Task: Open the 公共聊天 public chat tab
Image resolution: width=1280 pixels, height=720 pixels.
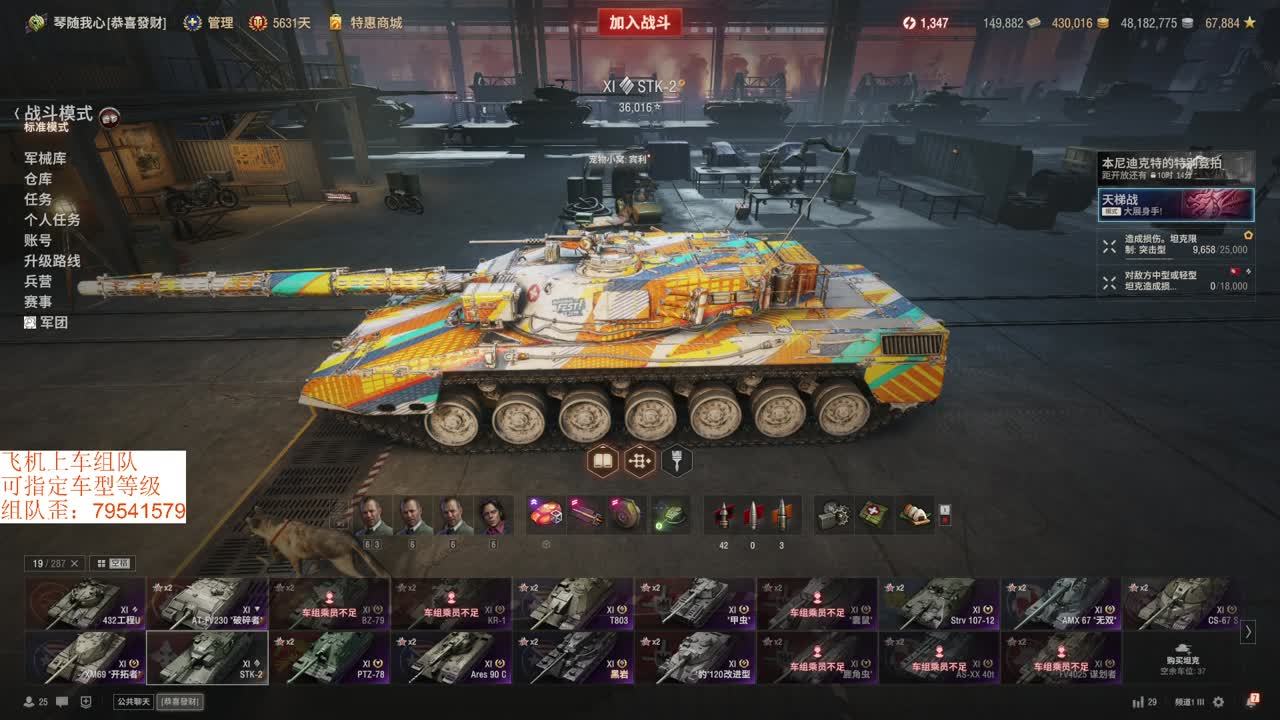Action: coord(133,702)
